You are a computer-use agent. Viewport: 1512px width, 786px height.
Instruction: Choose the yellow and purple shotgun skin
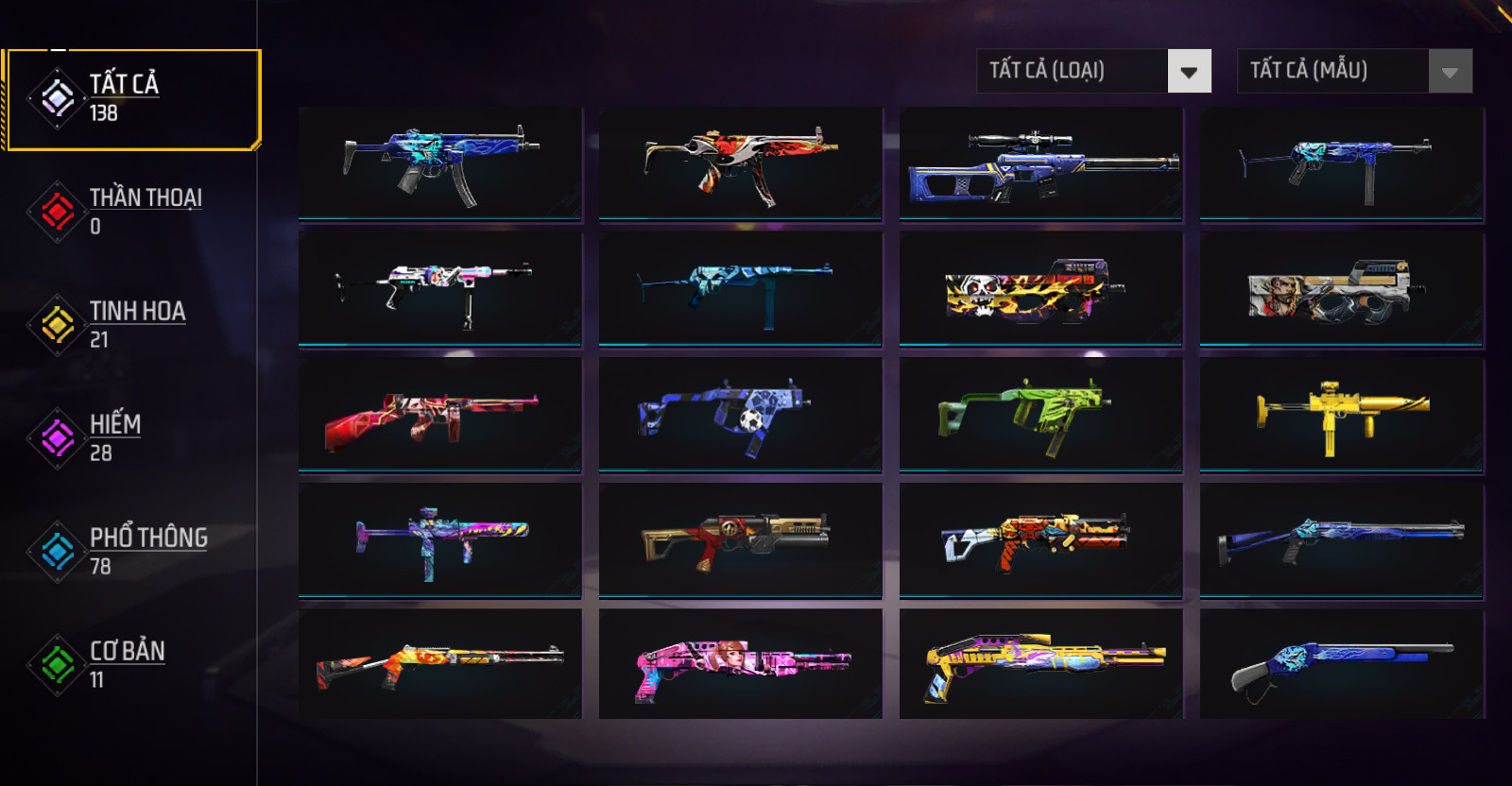[1040, 665]
